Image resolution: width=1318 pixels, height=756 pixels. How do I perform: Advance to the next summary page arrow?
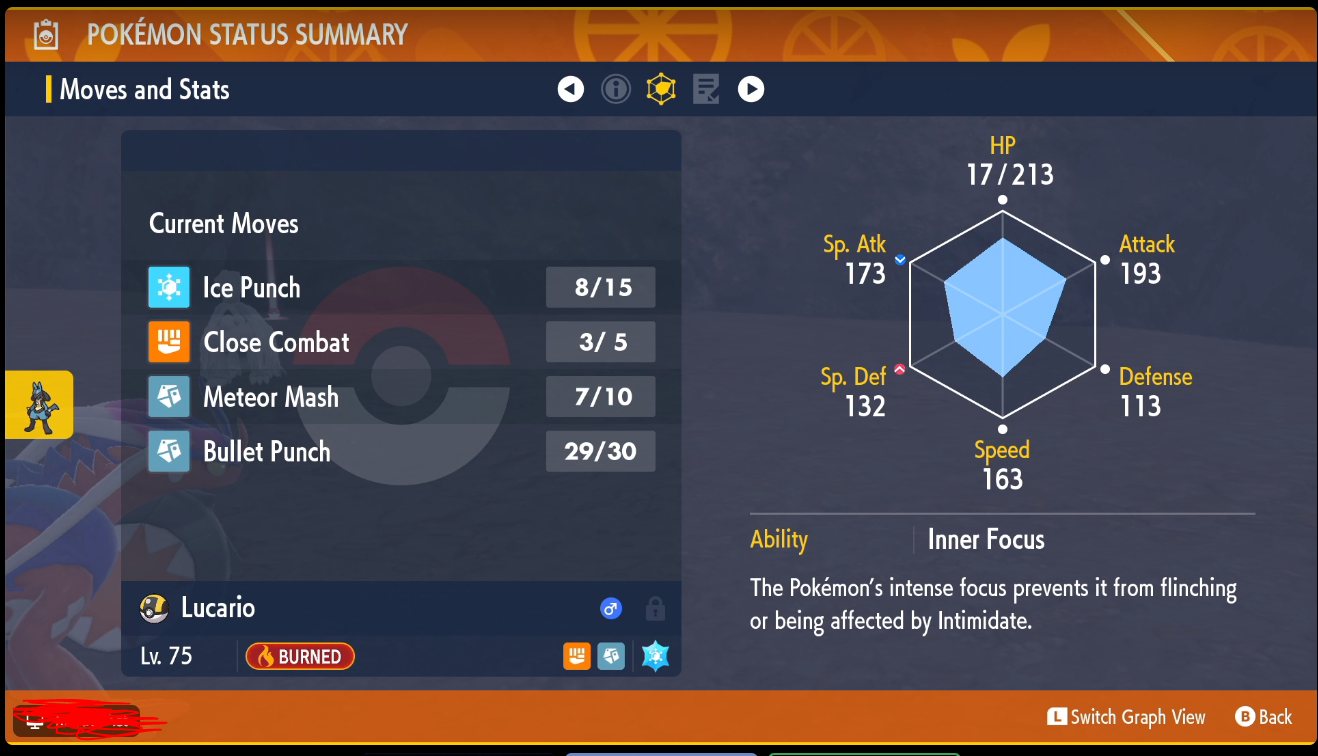point(751,90)
